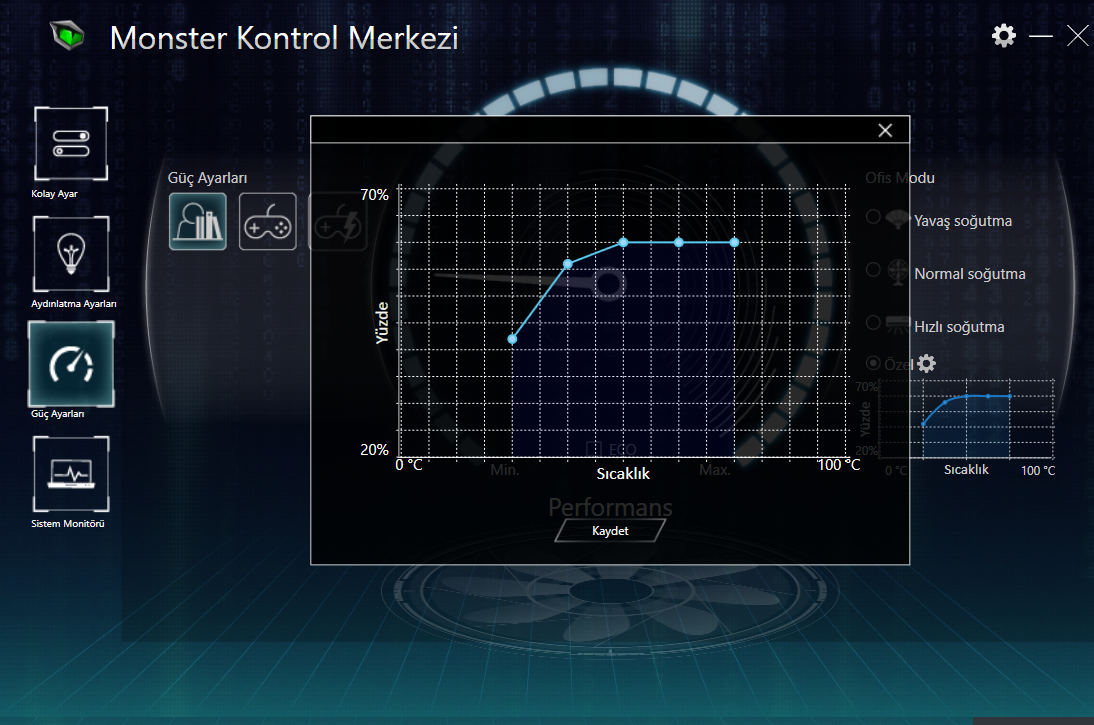Image resolution: width=1094 pixels, height=725 pixels.
Task: Open the app settings gear icon
Action: (1003, 36)
